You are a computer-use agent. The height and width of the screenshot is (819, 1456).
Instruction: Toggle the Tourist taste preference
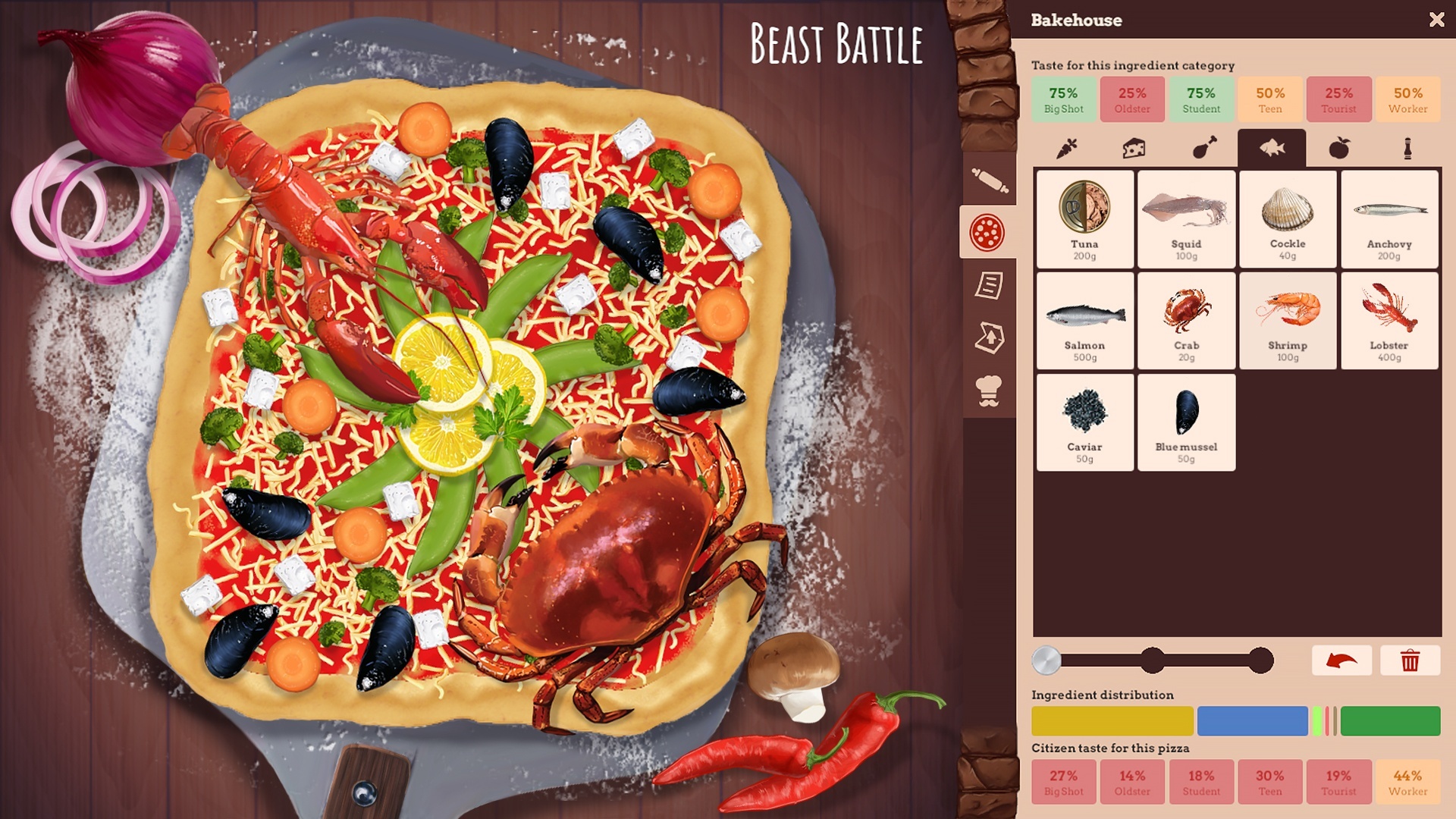[x=1339, y=99]
